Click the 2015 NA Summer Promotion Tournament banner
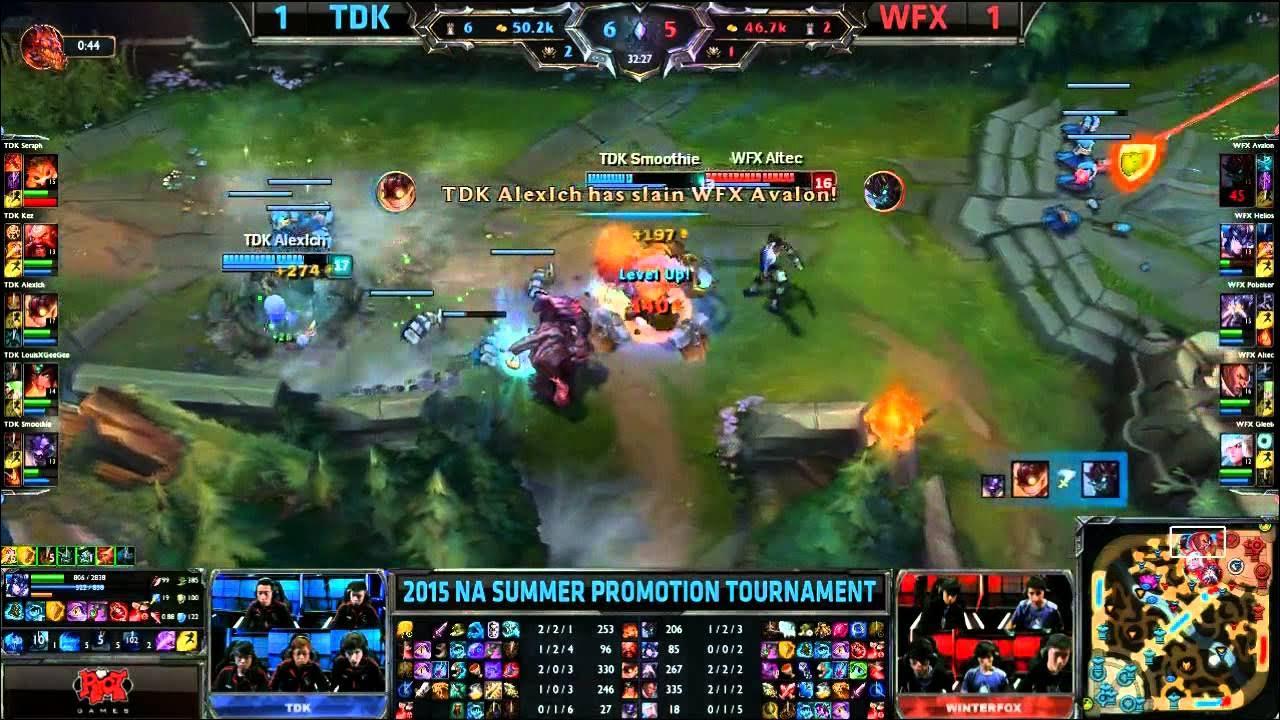The height and width of the screenshot is (720, 1280). pos(640,592)
